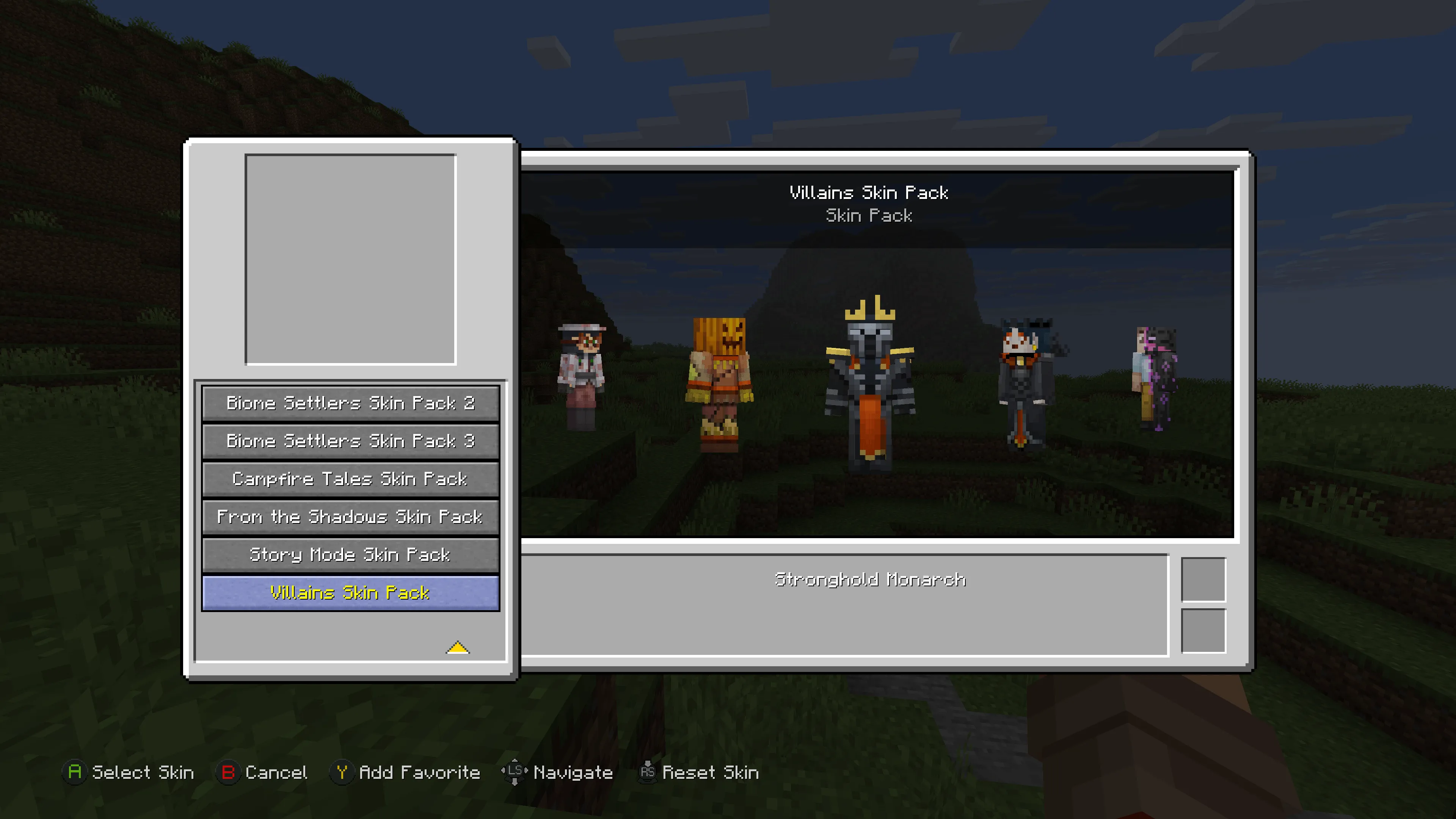Open the Campfire Tales Skin Pack

pyautogui.click(x=350, y=479)
